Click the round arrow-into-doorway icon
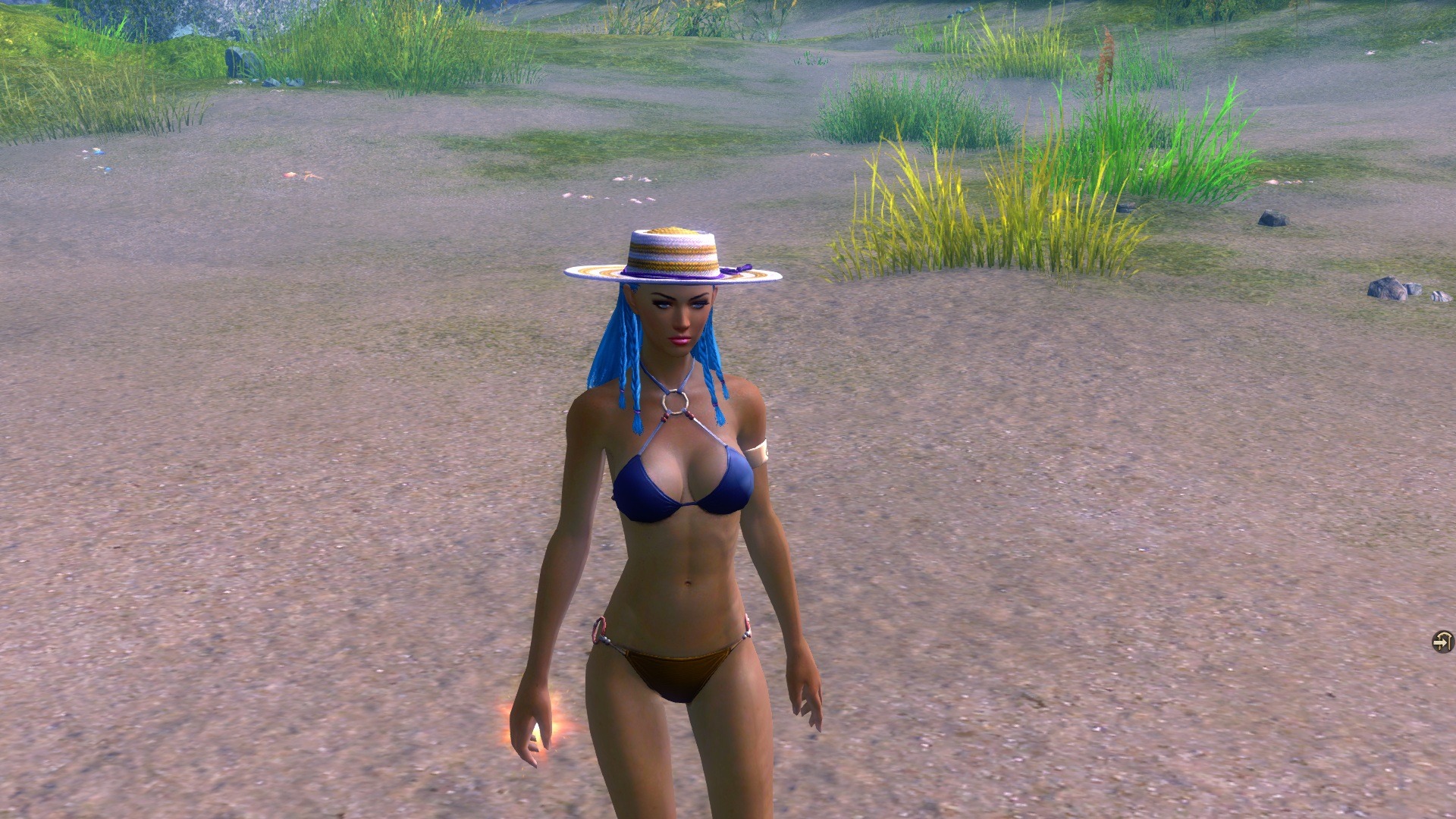The image size is (1456, 819). 1442,642
